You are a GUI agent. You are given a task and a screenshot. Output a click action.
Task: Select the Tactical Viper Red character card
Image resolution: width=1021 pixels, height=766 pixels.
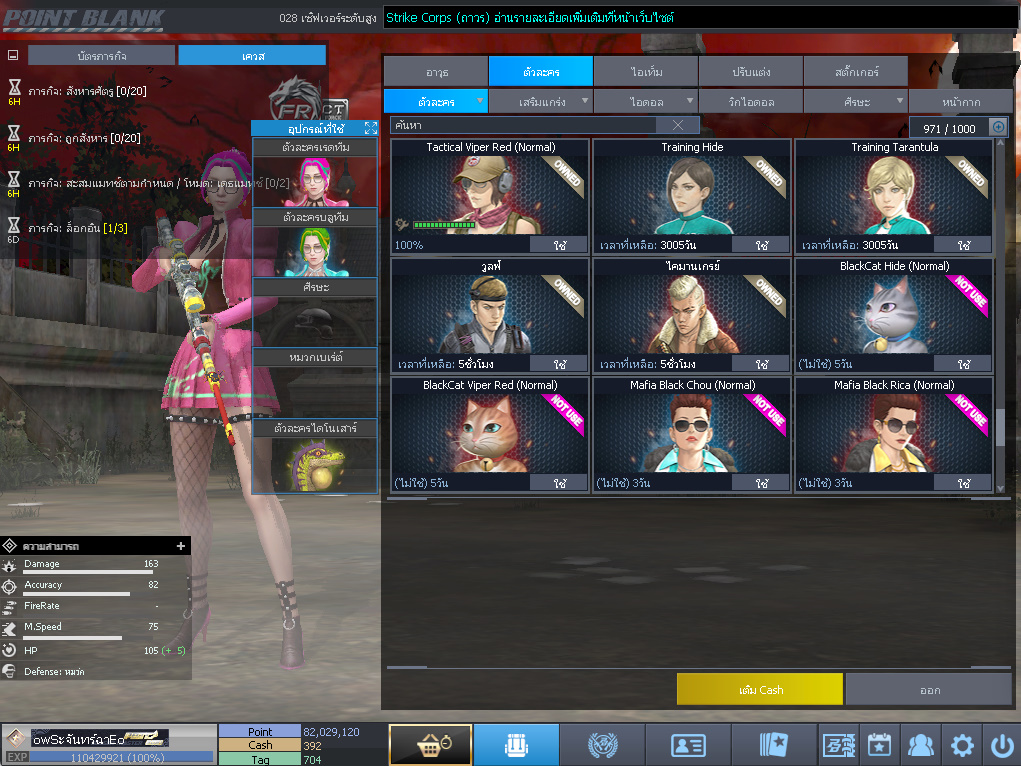click(489, 195)
